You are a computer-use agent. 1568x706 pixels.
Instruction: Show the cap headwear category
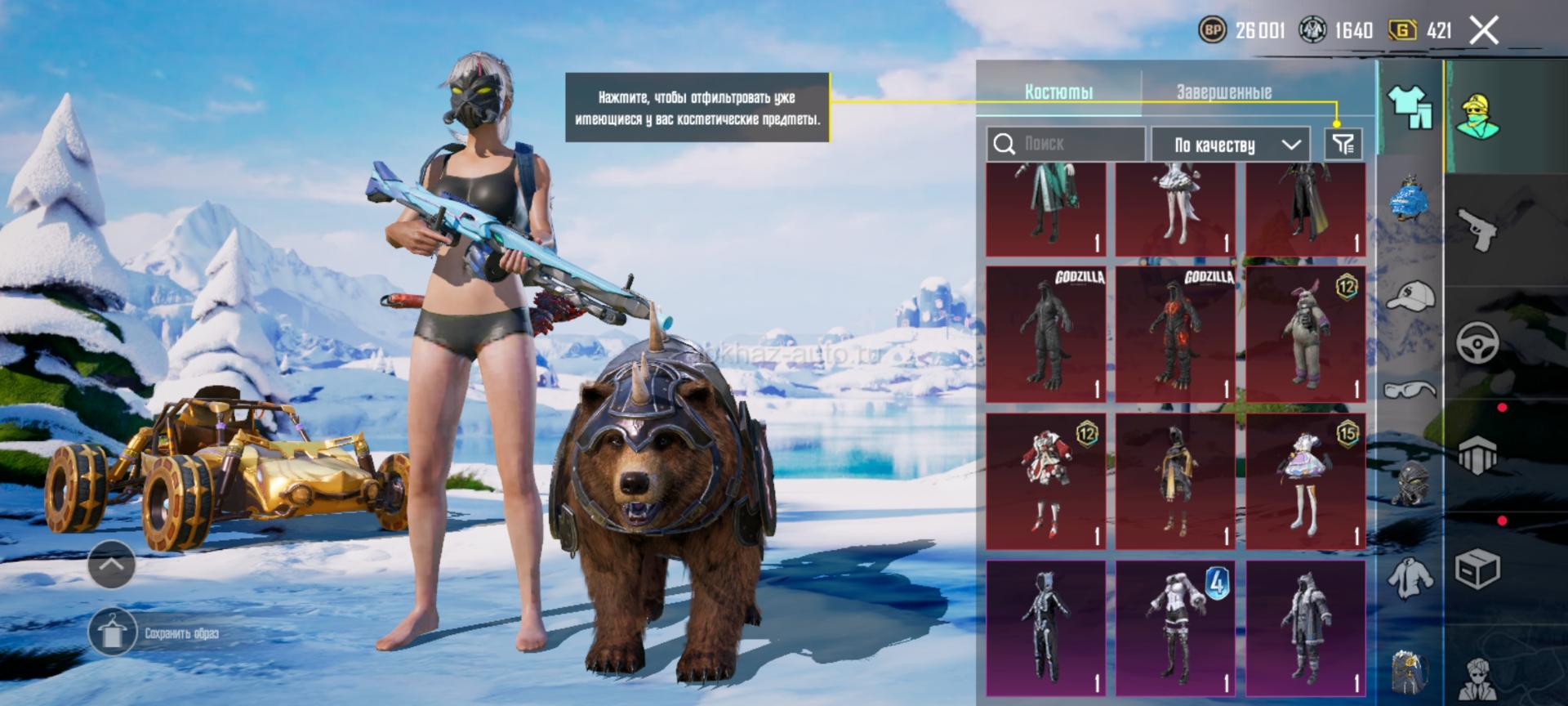pyautogui.click(x=1410, y=296)
